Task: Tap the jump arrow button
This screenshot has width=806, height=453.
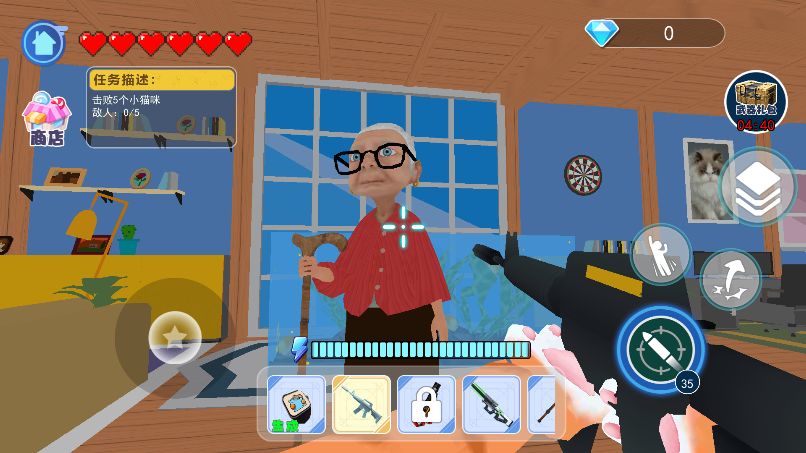Action: pyautogui.click(x=729, y=279)
